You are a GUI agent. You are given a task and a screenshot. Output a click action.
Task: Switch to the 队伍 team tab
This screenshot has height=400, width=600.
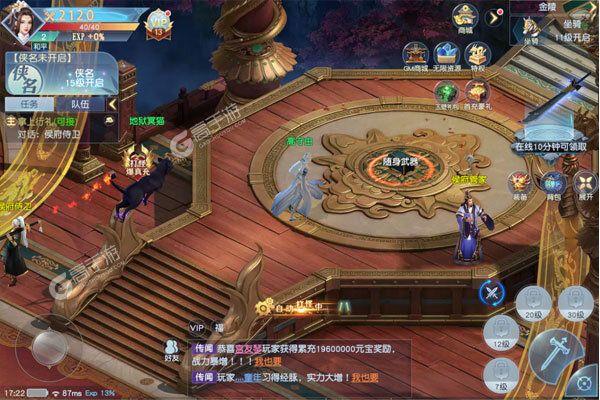pyautogui.click(x=79, y=103)
